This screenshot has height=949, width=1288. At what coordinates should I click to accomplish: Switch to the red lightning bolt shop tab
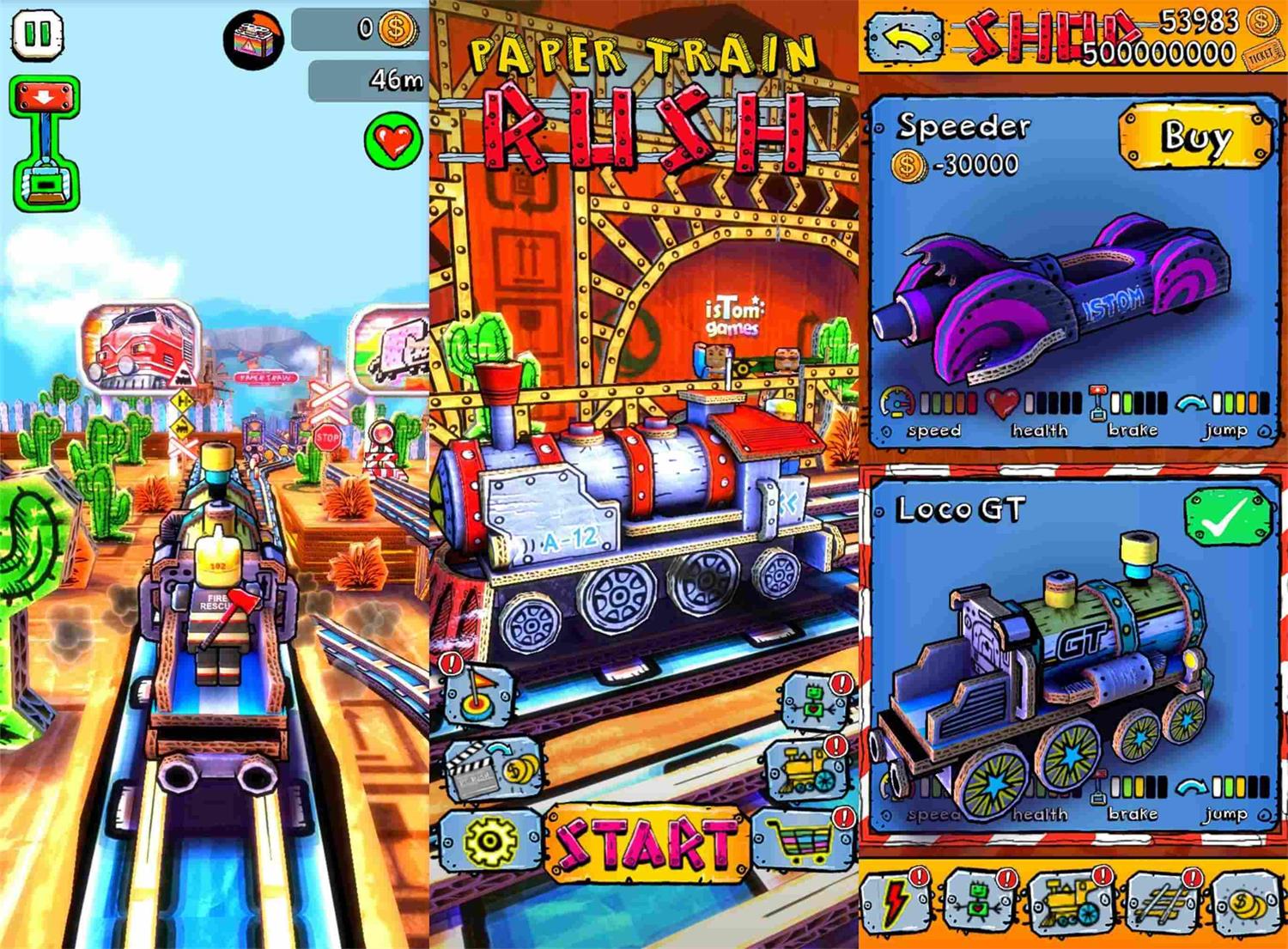point(896,903)
